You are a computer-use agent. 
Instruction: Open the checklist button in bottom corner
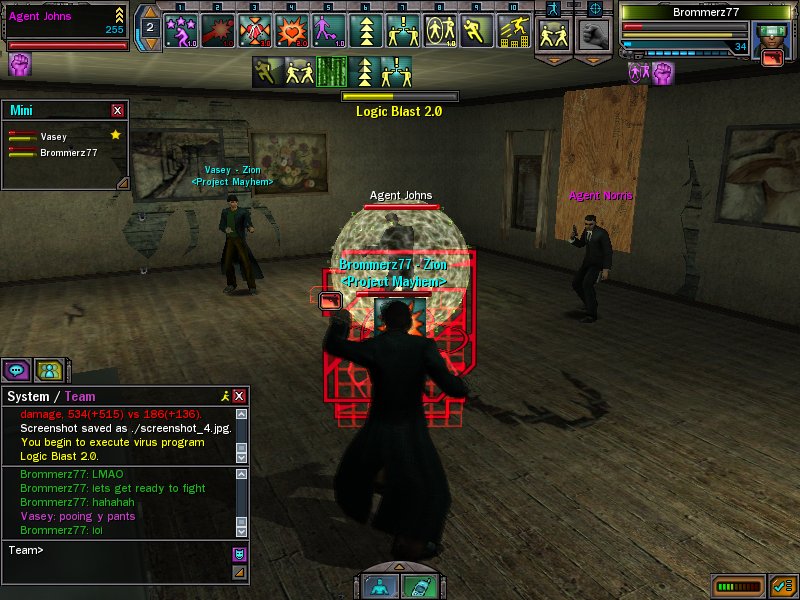tap(782, 586)
